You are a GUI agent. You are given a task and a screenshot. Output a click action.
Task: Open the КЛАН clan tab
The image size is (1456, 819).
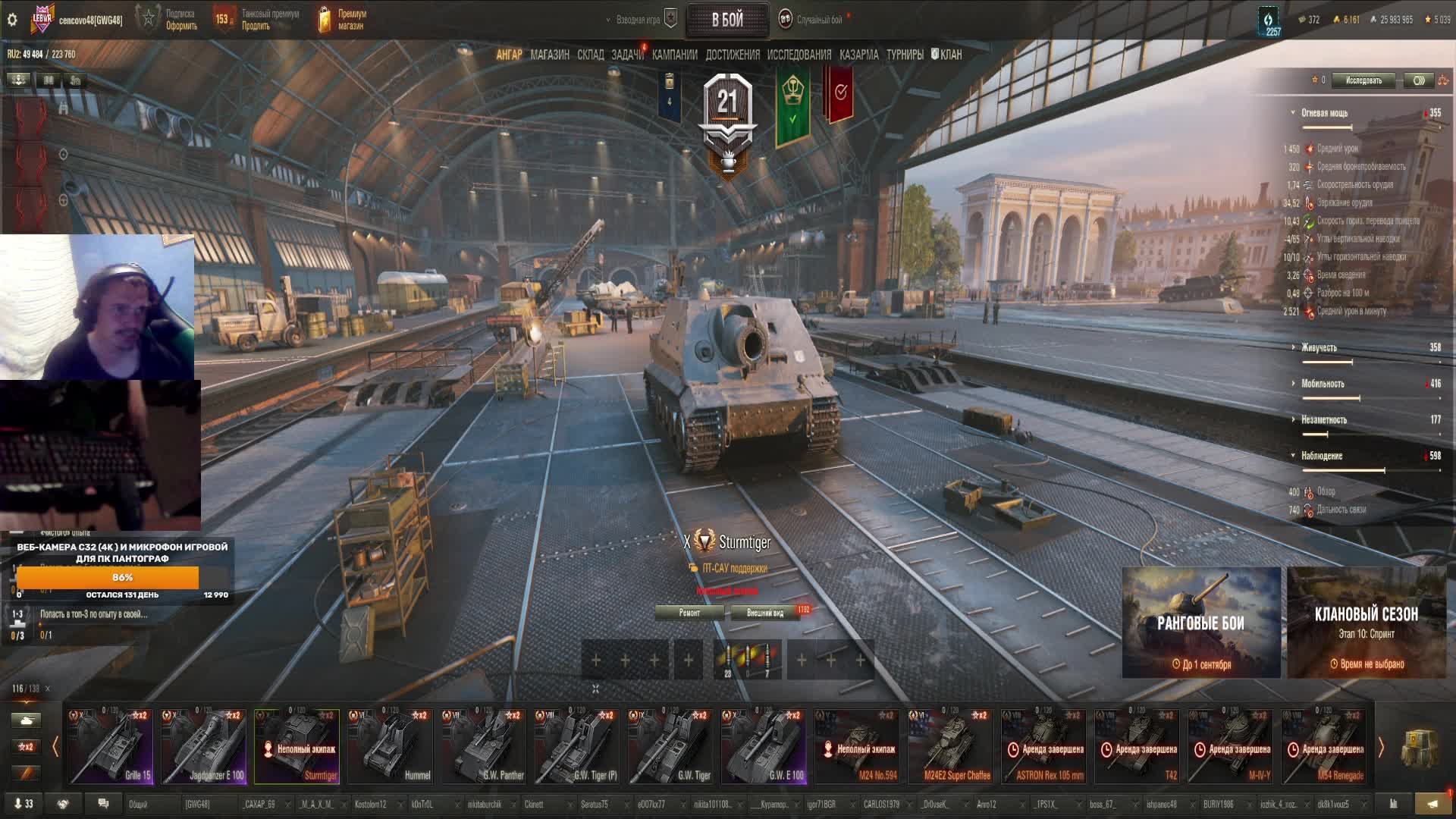coord(949,55)
